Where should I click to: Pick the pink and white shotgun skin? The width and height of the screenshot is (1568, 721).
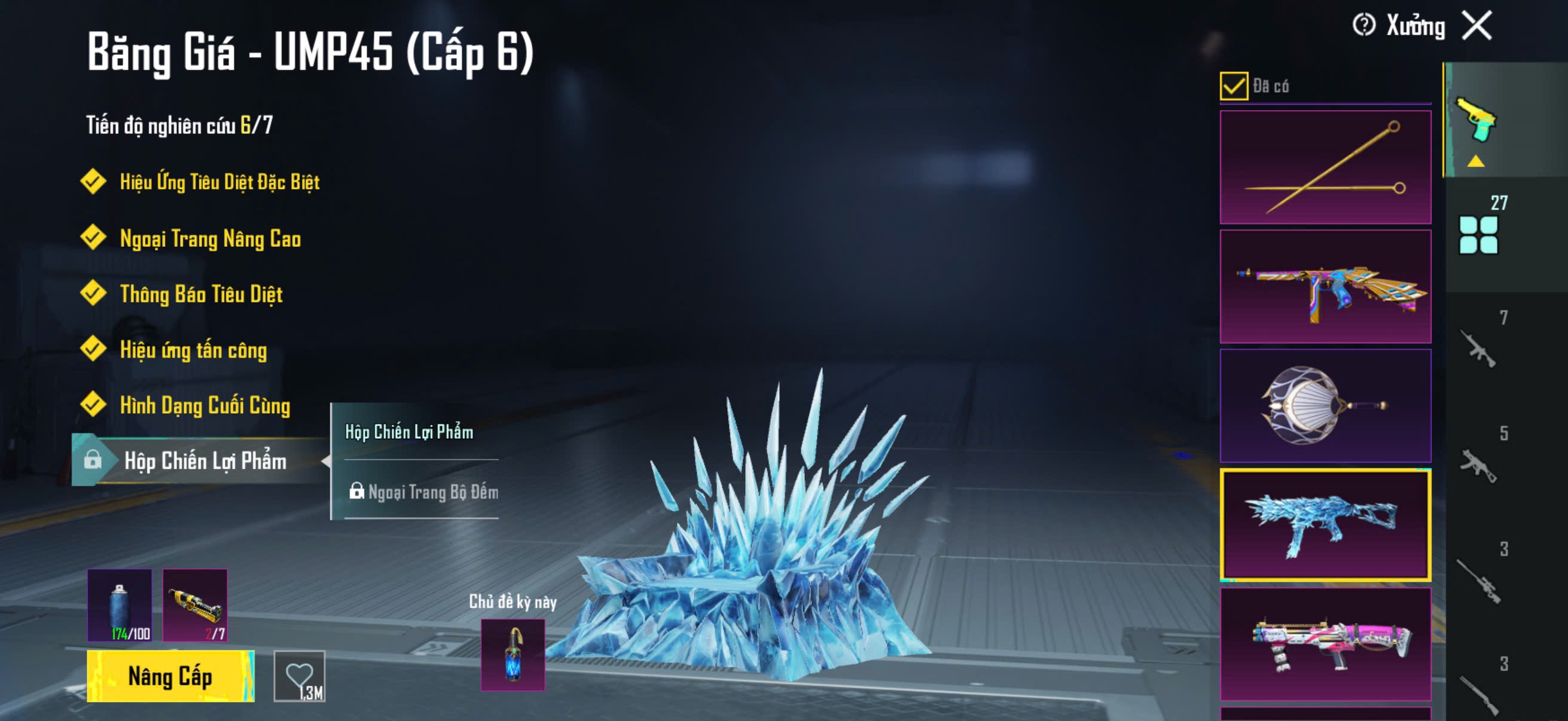tap(1325, 644)
